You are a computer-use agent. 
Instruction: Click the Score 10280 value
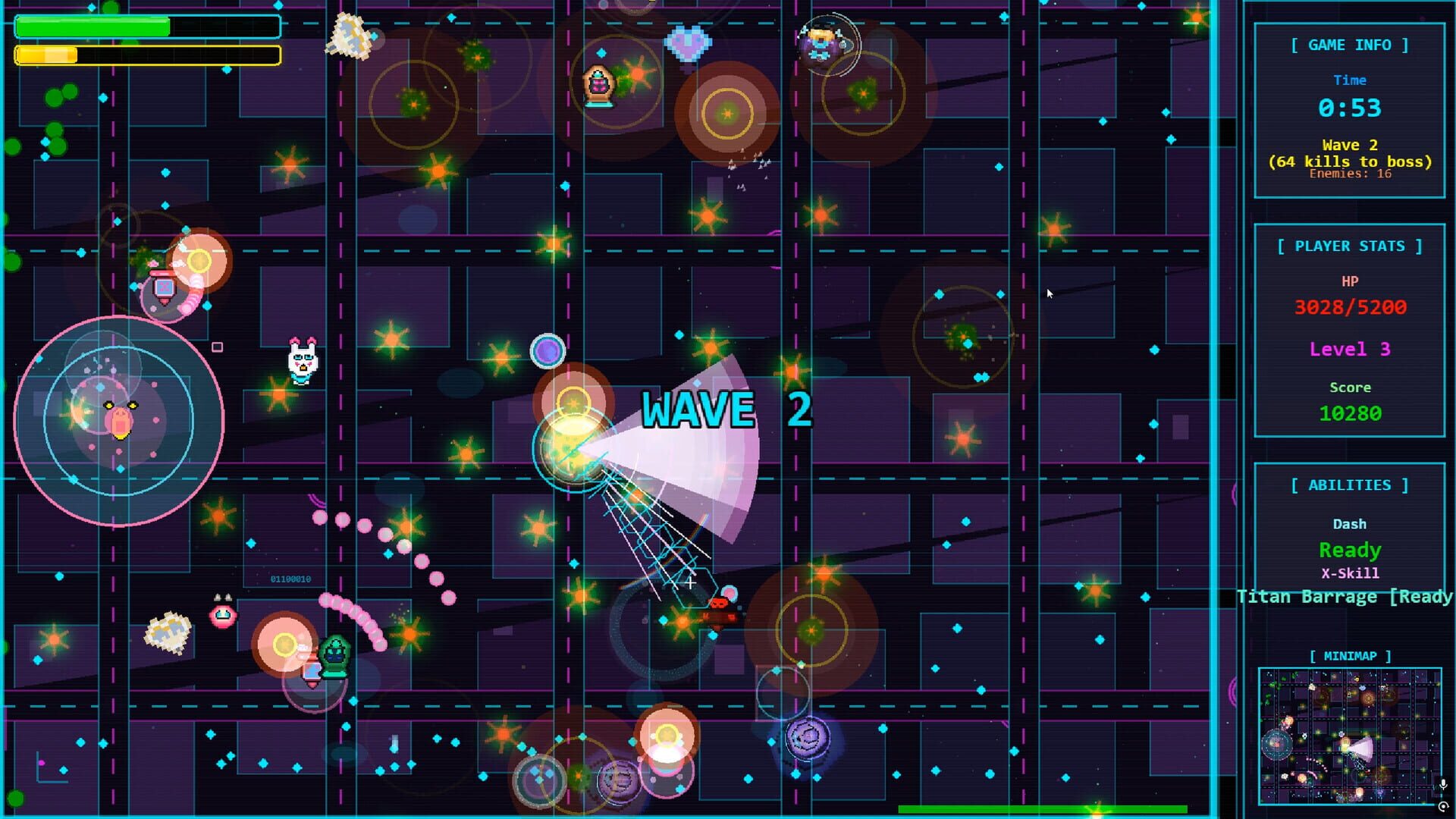click(x=1350, y=413)
